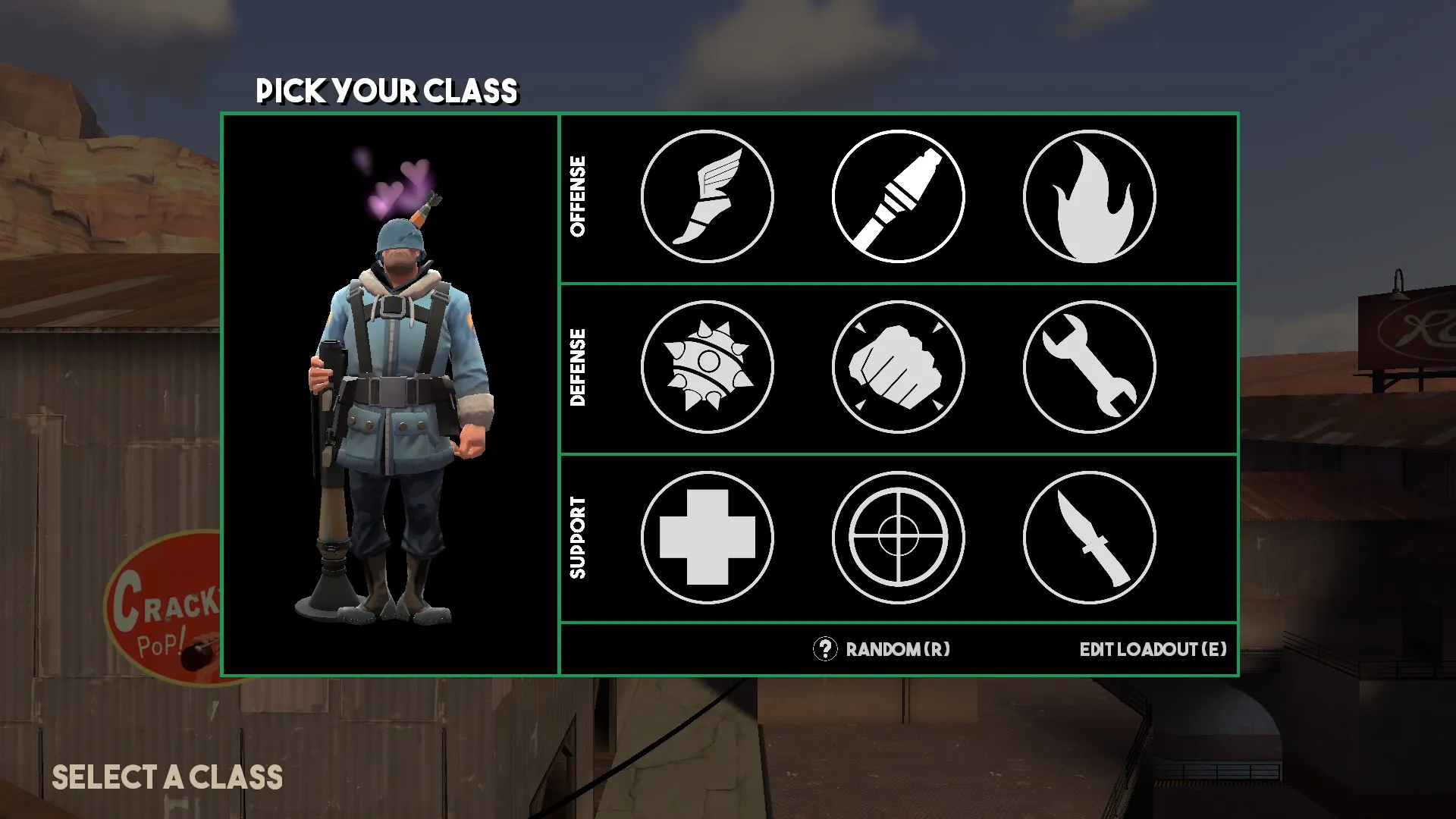1456x819 pixels.
Task: Select the Medic cross class icon
Action: point(707,538)
